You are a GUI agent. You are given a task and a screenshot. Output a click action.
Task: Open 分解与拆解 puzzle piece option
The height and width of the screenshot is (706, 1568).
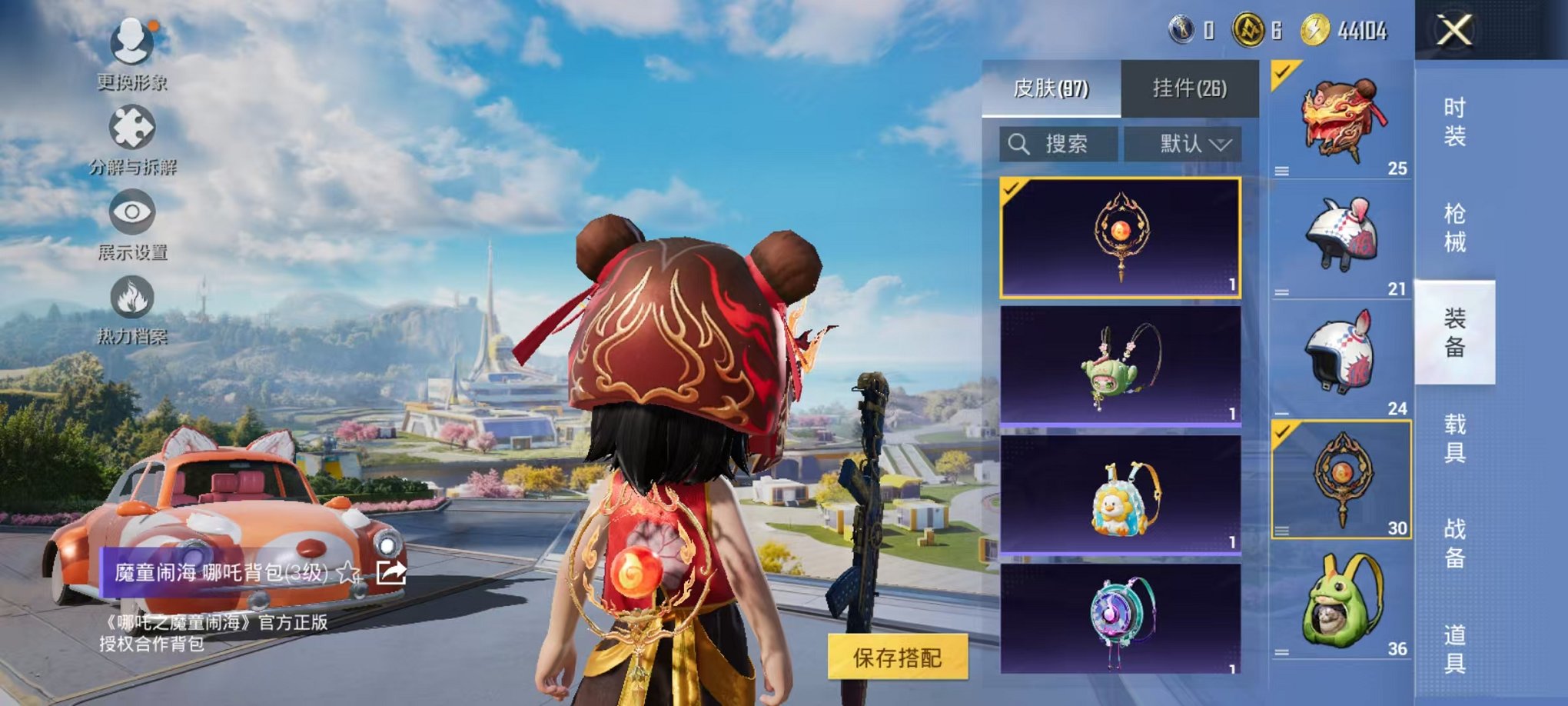(131, 128)
